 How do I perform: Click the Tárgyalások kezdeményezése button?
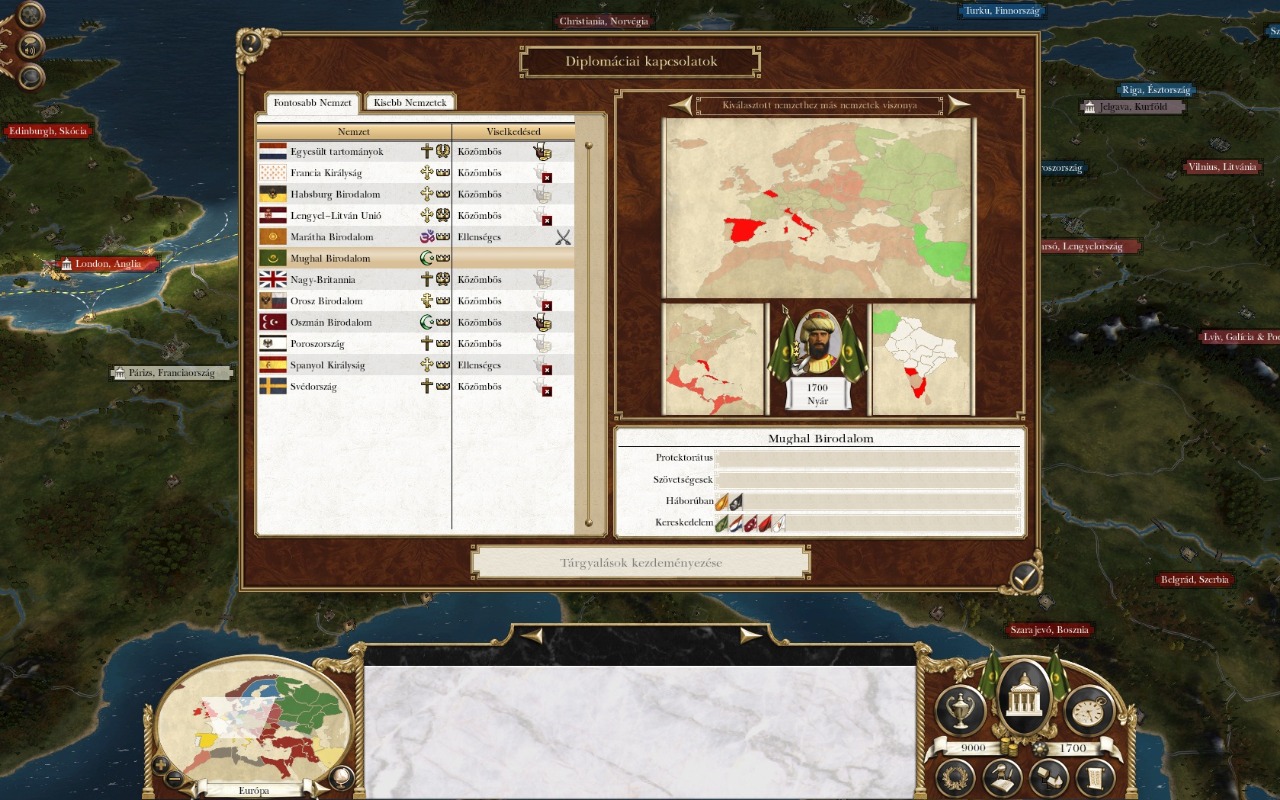[640, 562]
